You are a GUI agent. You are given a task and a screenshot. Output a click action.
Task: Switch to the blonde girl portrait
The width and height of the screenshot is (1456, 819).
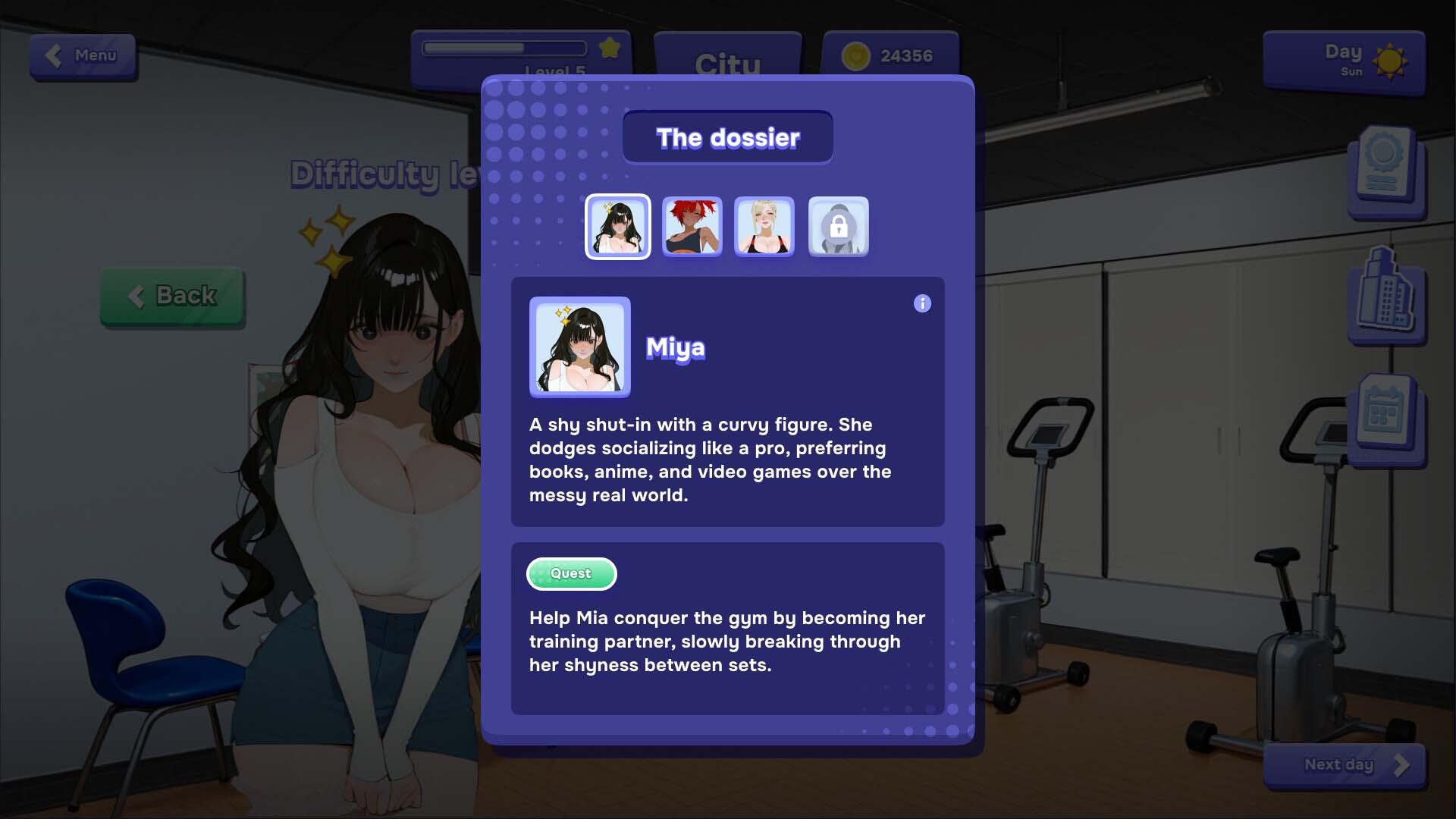click(764, 227)
